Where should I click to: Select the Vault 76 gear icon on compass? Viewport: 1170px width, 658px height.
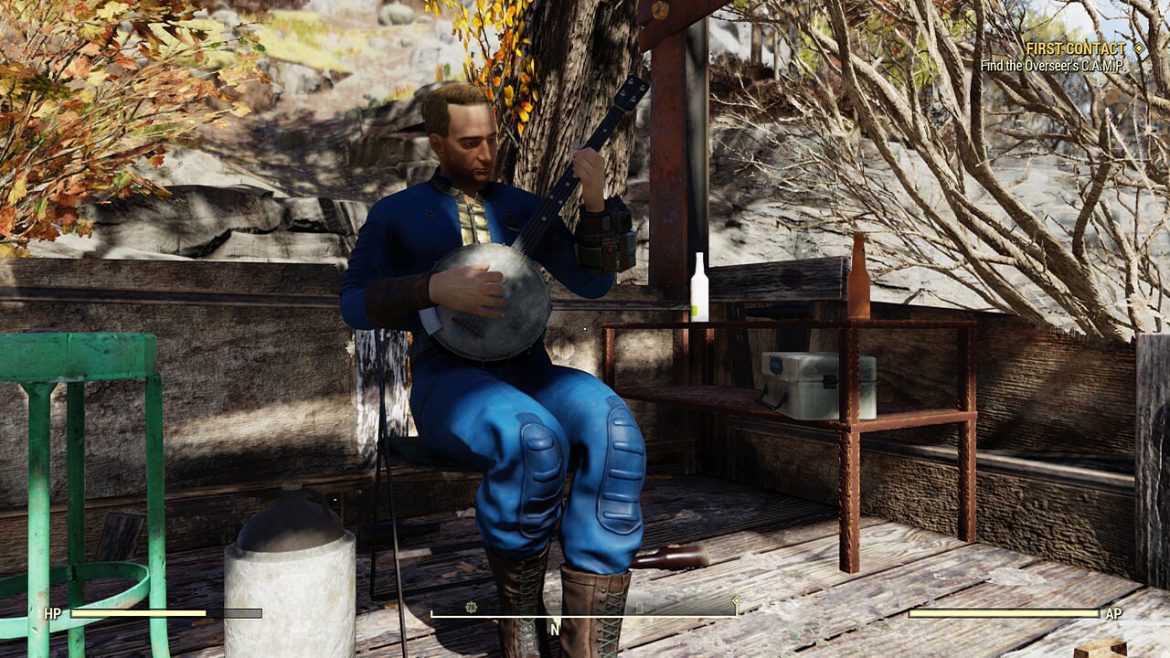pyautogui.click(x=471, y=606)
